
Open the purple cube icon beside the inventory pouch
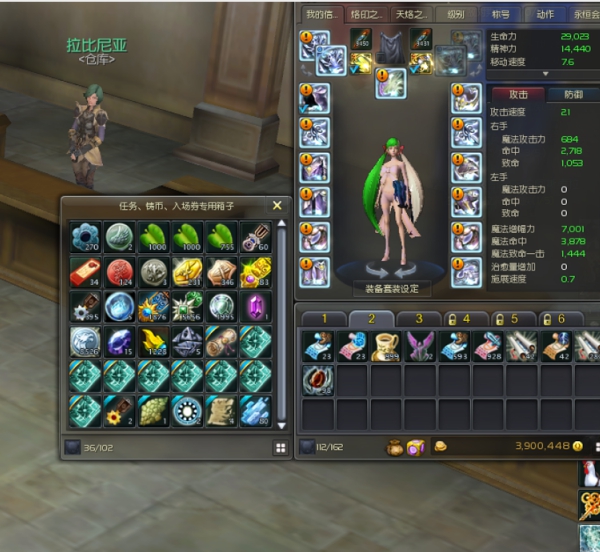pyautogui.click(x=417, y=447)
